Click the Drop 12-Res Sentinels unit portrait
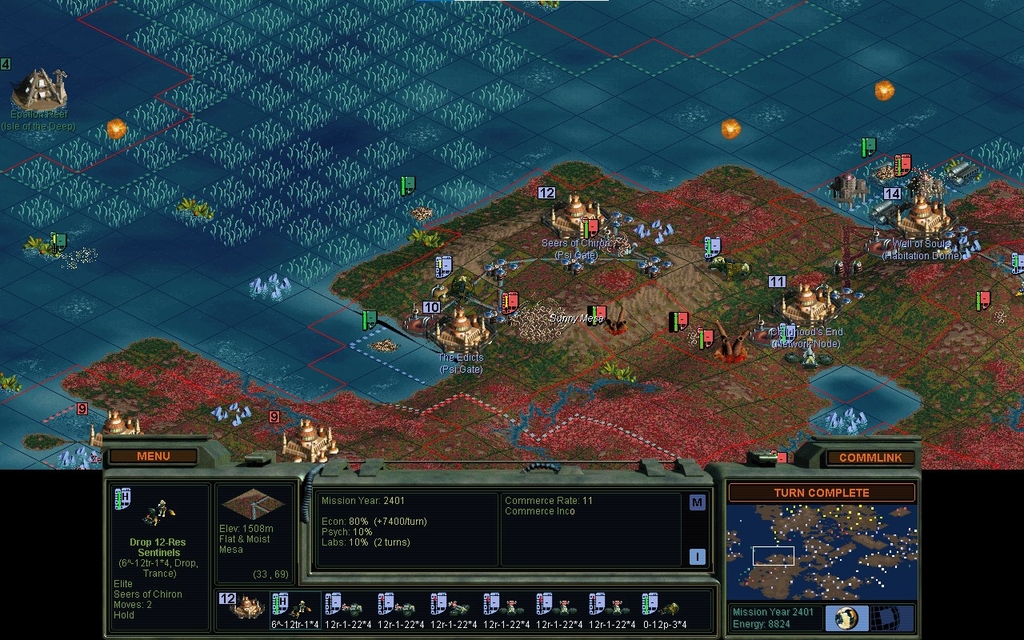 (x=156, y=512)
